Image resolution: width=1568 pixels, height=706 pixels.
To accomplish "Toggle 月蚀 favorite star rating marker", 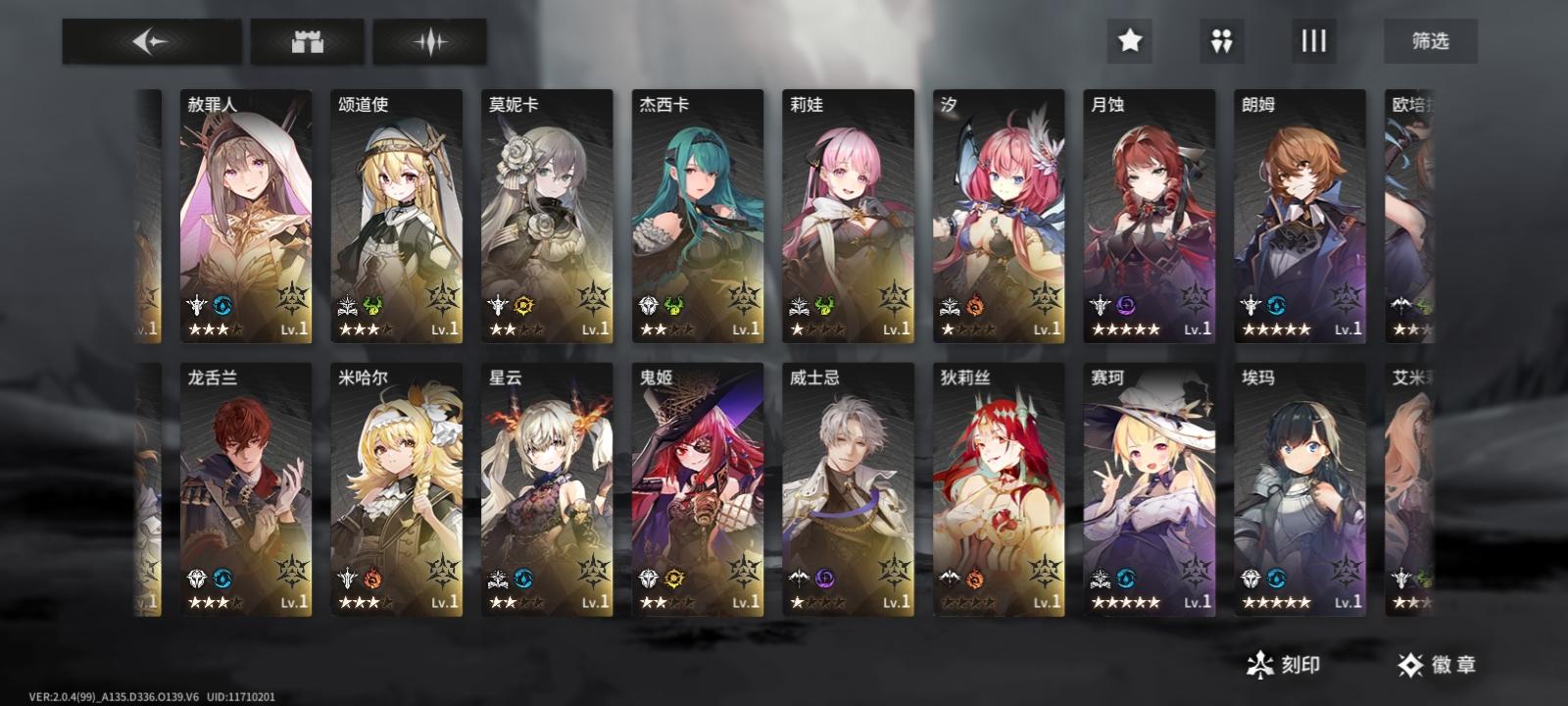I will (1125, 328).
